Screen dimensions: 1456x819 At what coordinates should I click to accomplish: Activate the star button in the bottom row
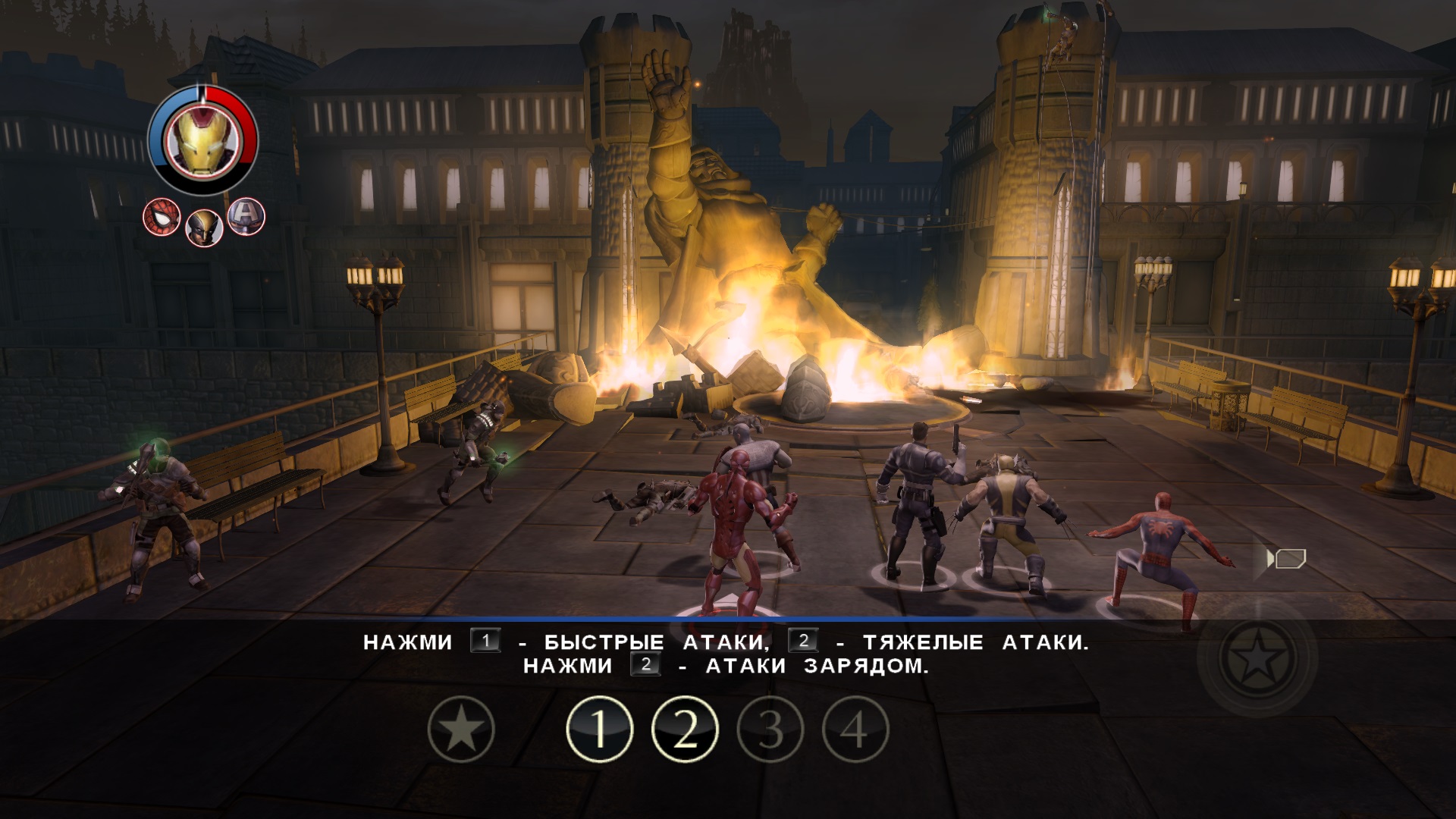tap(461, 729)
